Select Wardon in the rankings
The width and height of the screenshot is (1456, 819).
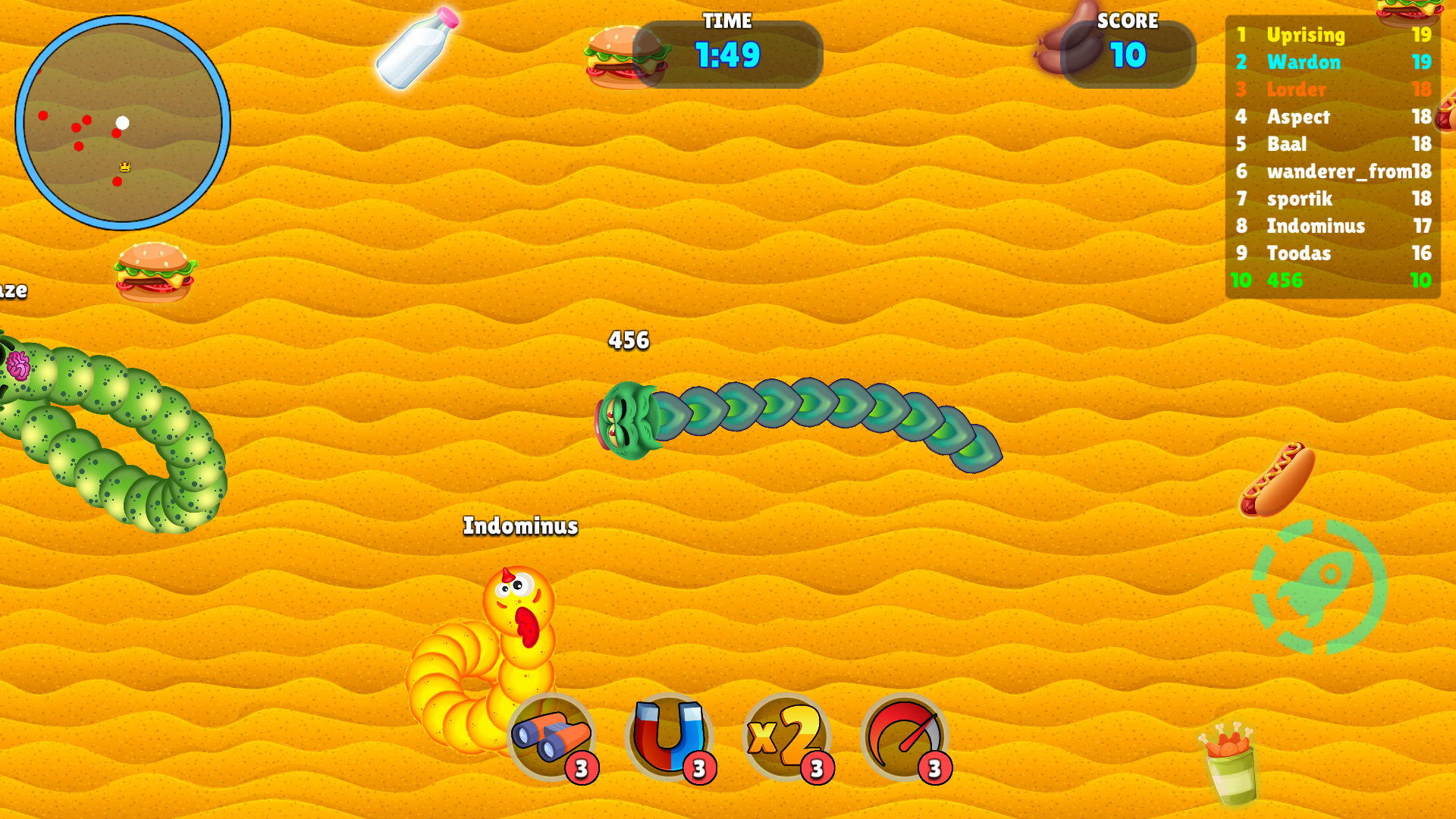1303,62
